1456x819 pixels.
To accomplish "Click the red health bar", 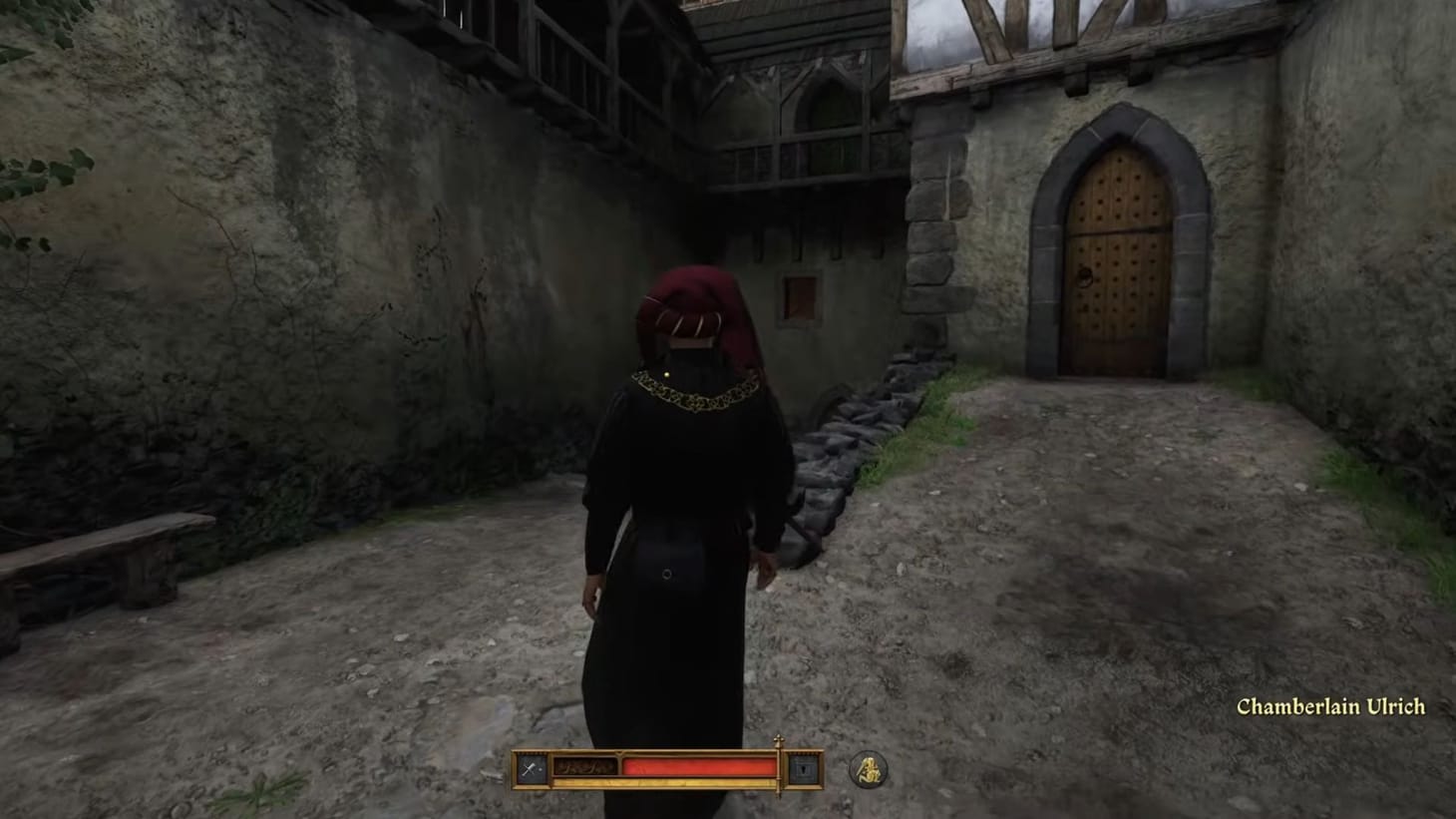I will 698,766.
